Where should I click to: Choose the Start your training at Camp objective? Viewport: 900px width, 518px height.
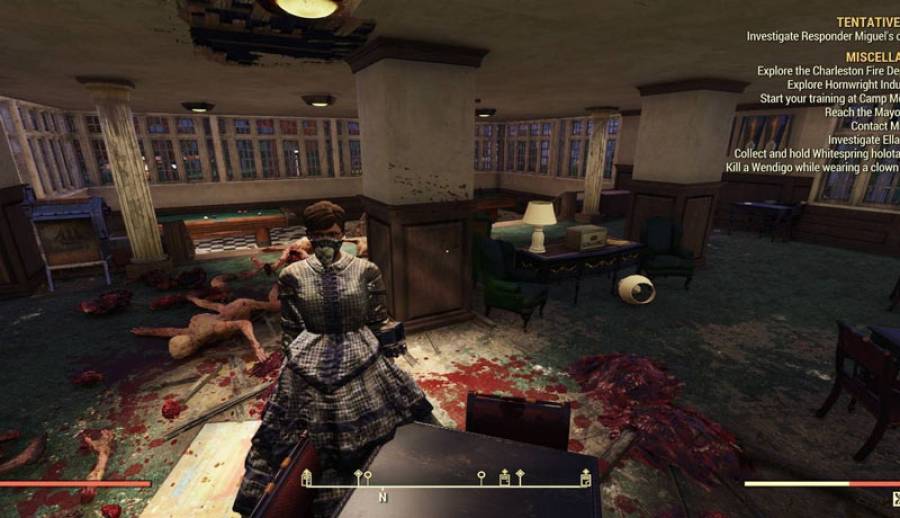(829, 99)
